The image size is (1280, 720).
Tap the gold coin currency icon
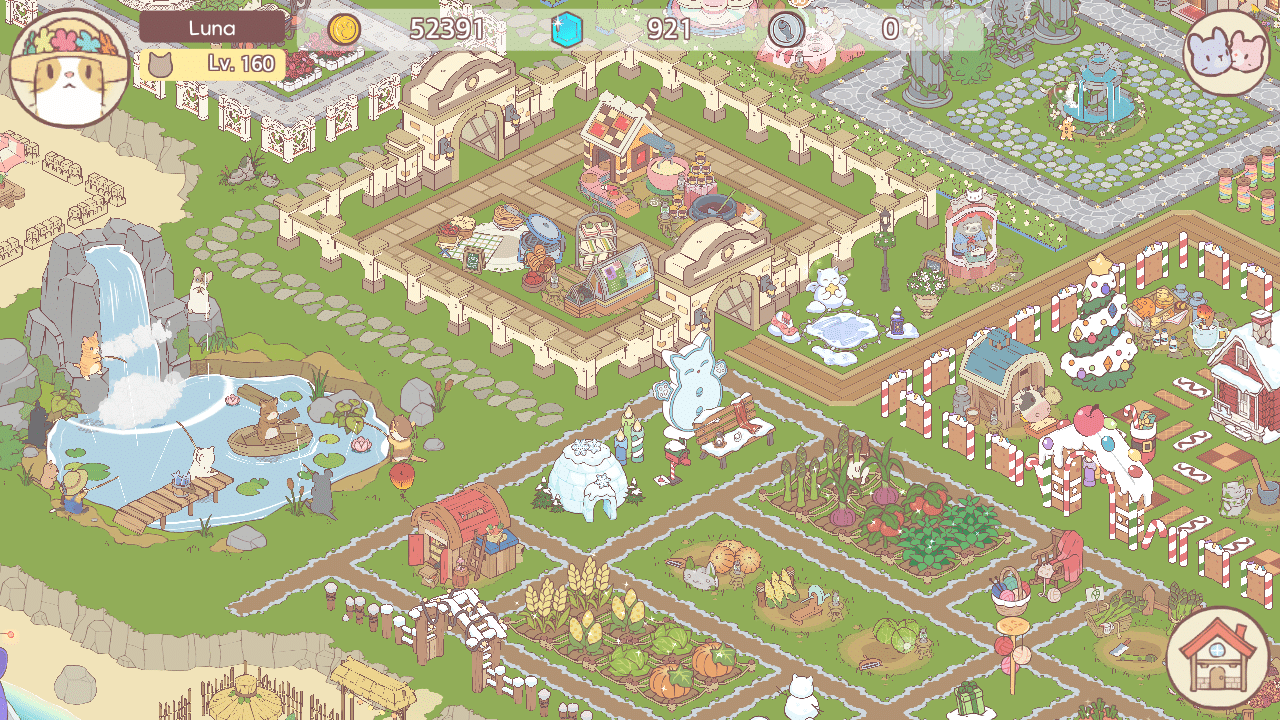pyautogui.click(x=344, y=30)
